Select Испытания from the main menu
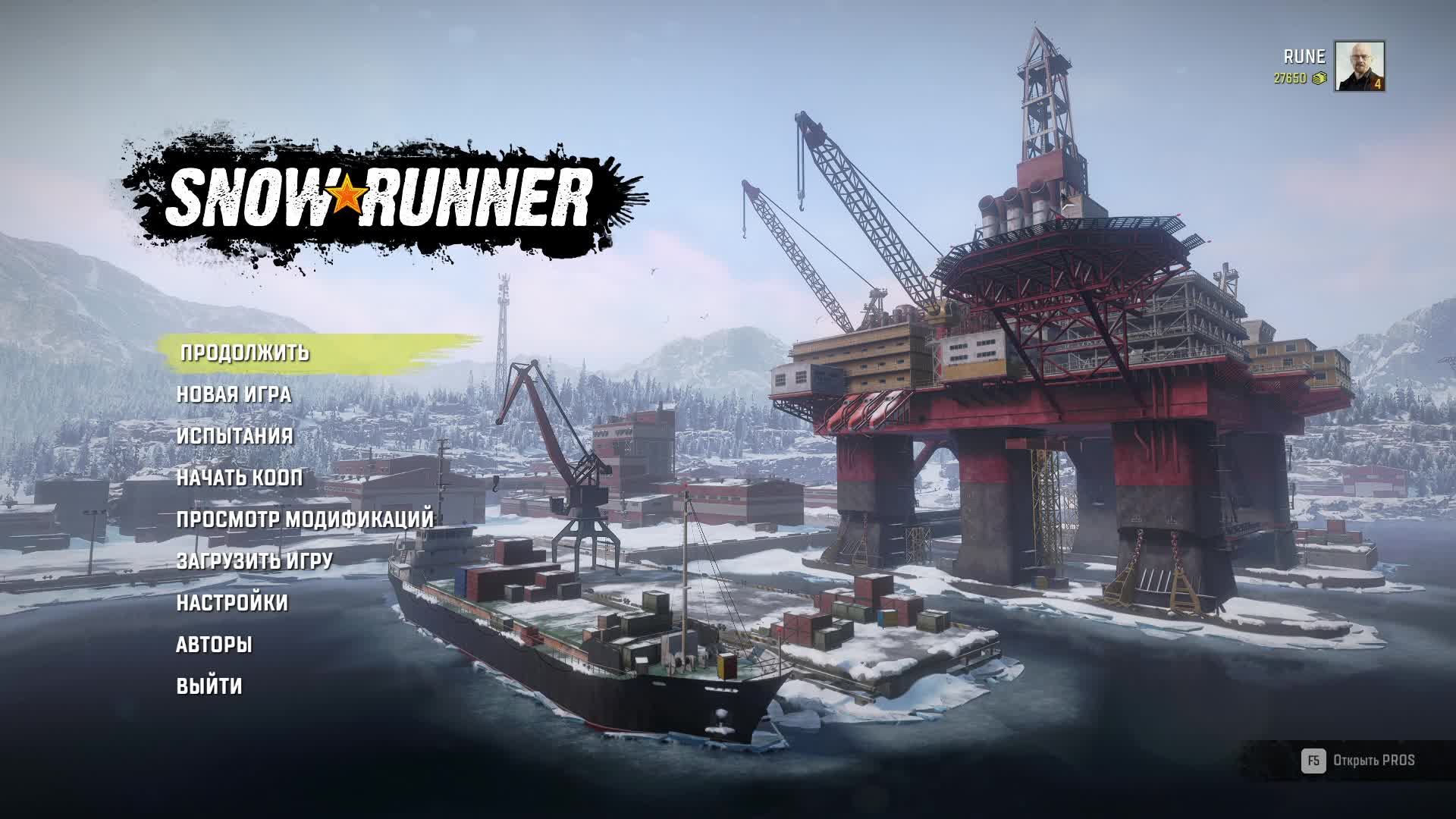The image size is (1456, 819). tap(235, 437)
